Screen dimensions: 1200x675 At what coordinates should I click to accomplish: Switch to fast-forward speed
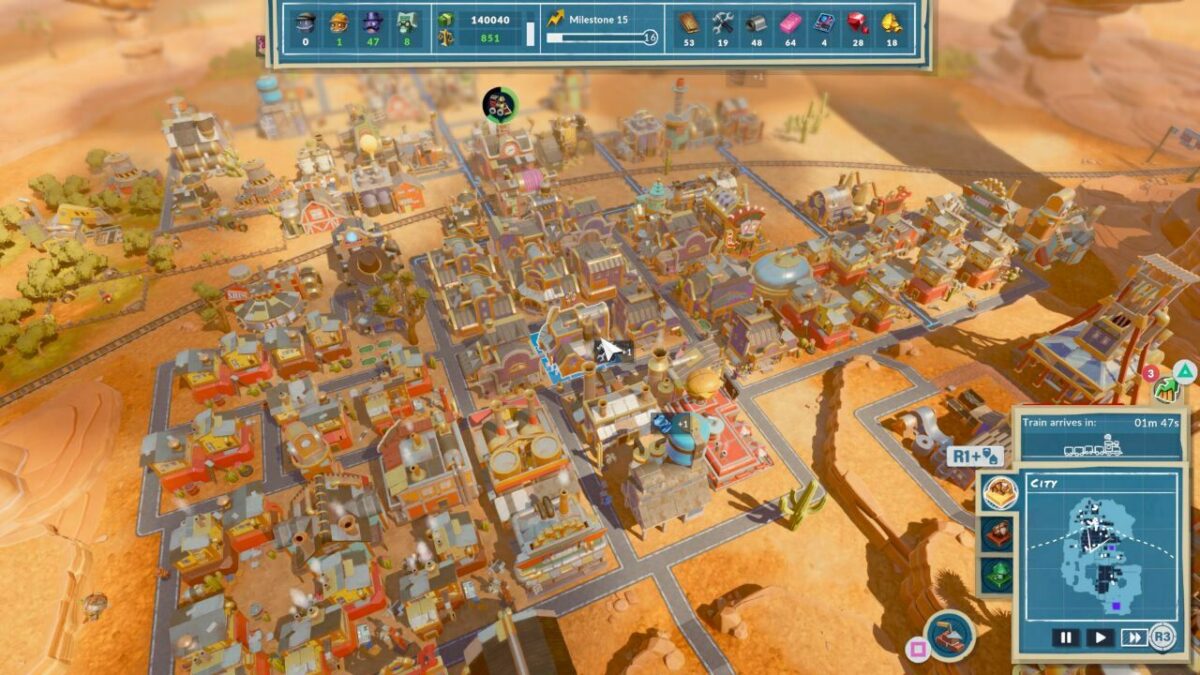pyautogui.click(x=1133, y=637)
